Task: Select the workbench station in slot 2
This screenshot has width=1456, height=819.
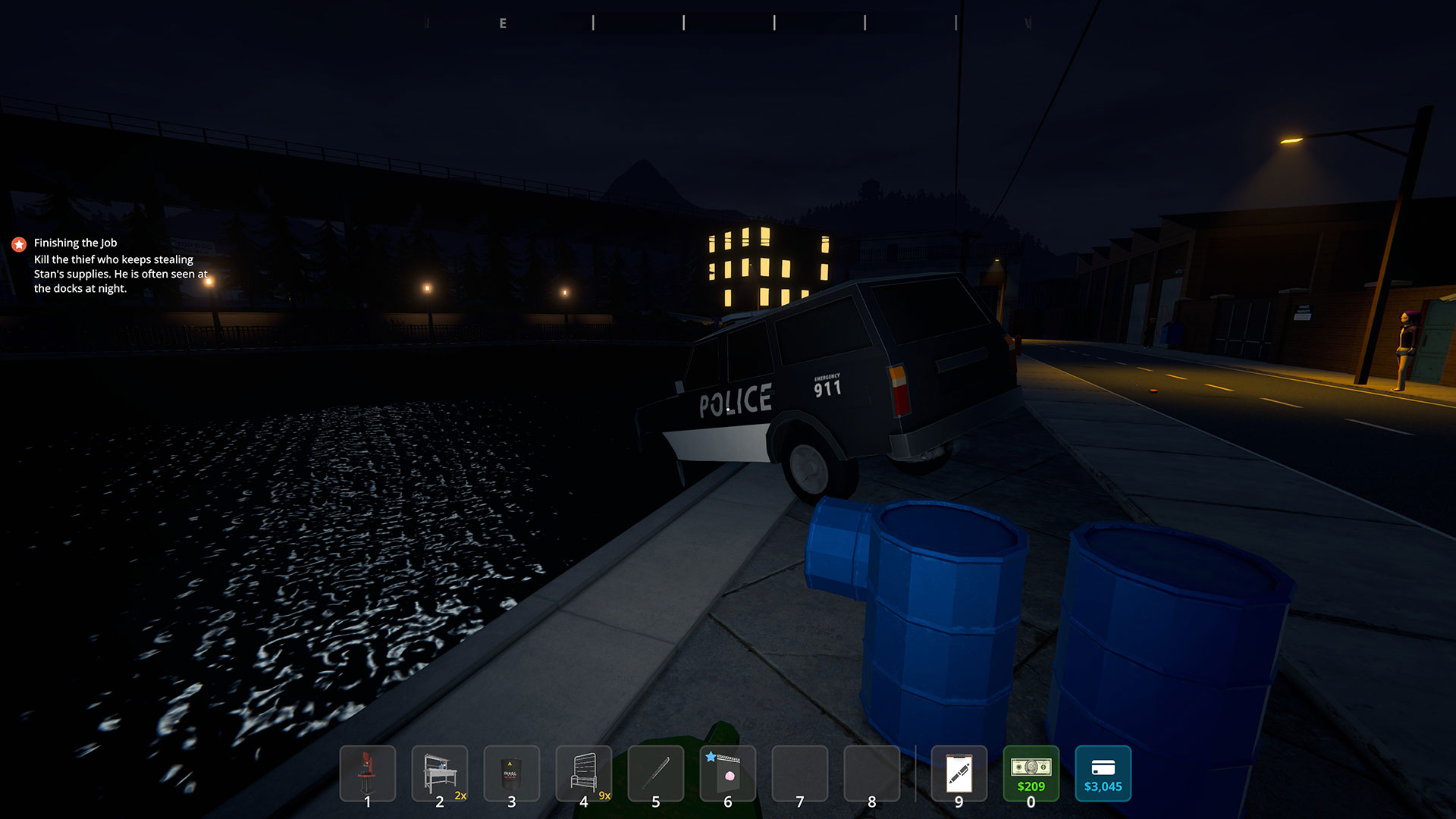Action: [440, 773]
